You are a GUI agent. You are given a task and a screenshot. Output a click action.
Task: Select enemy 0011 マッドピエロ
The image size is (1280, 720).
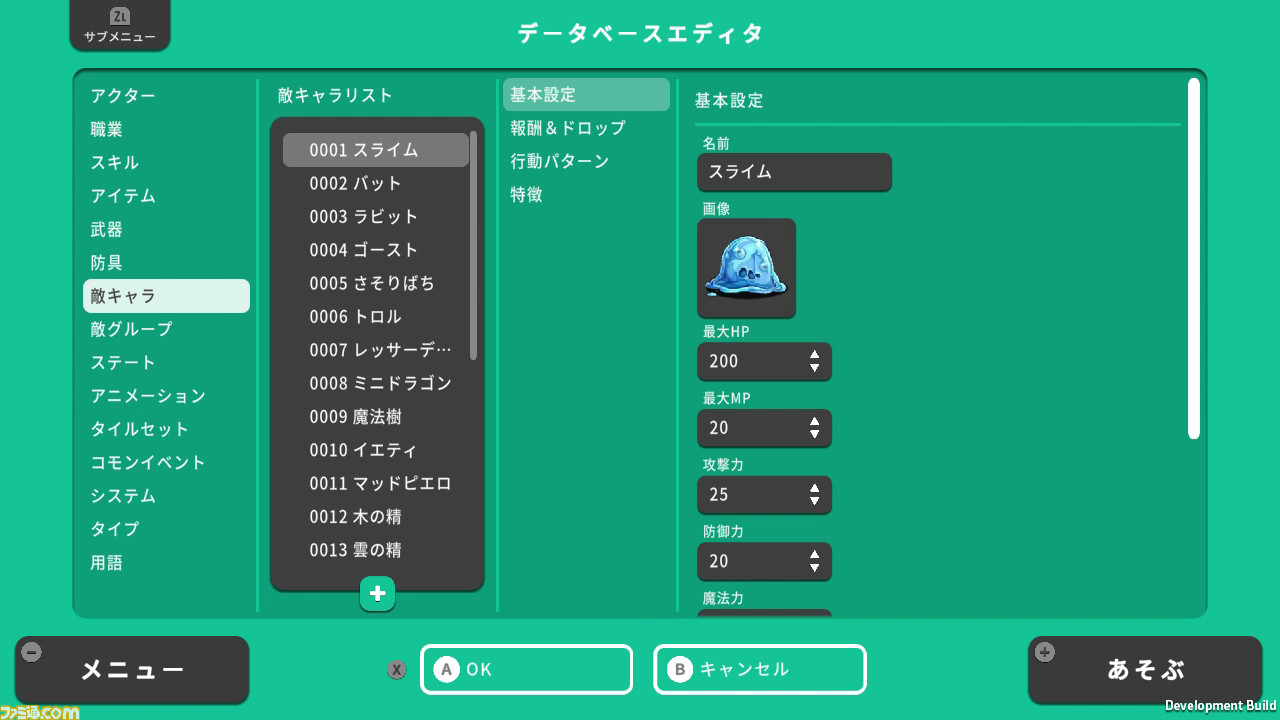[377, 483]
